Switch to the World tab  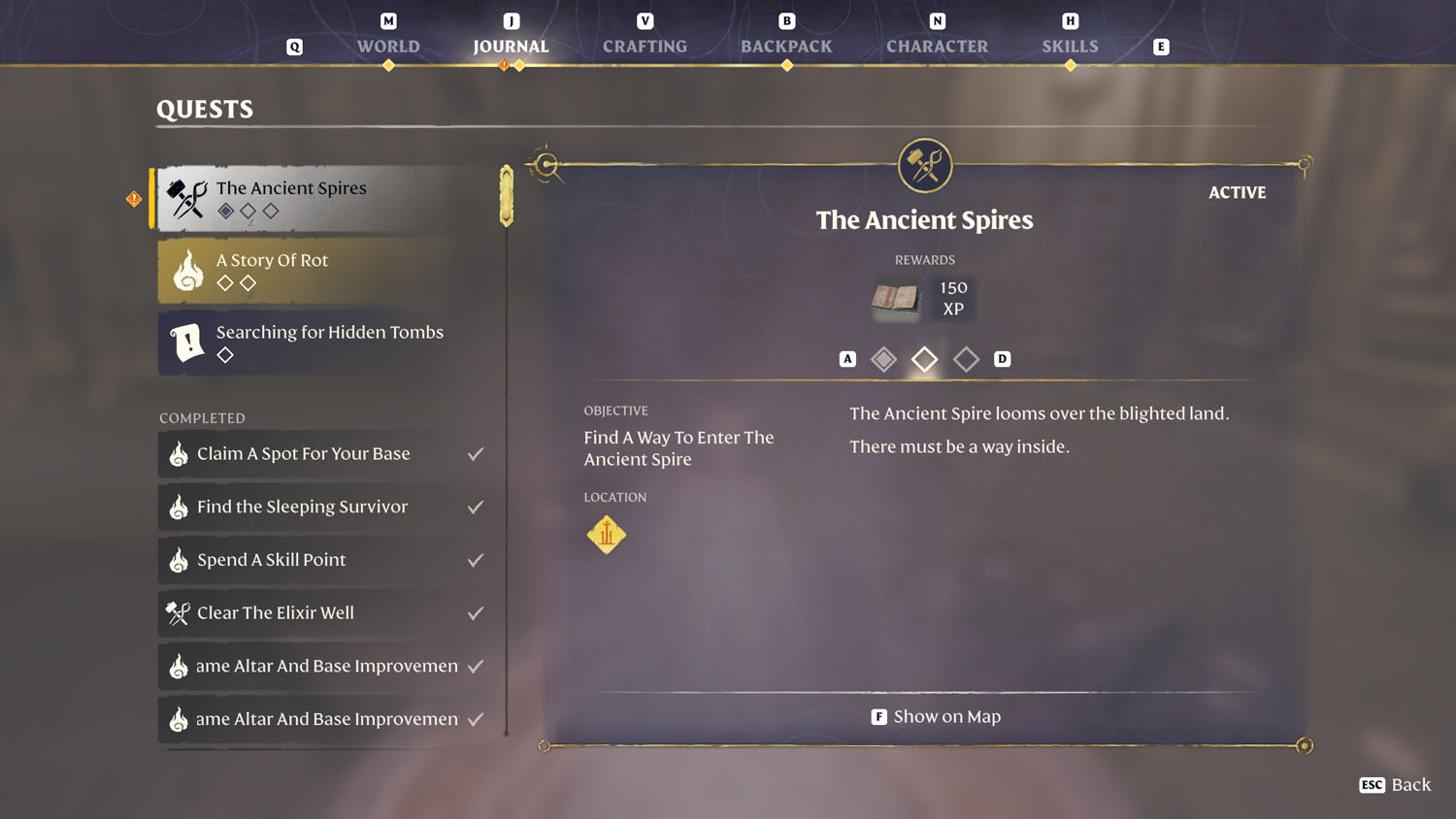coord(388,46)
